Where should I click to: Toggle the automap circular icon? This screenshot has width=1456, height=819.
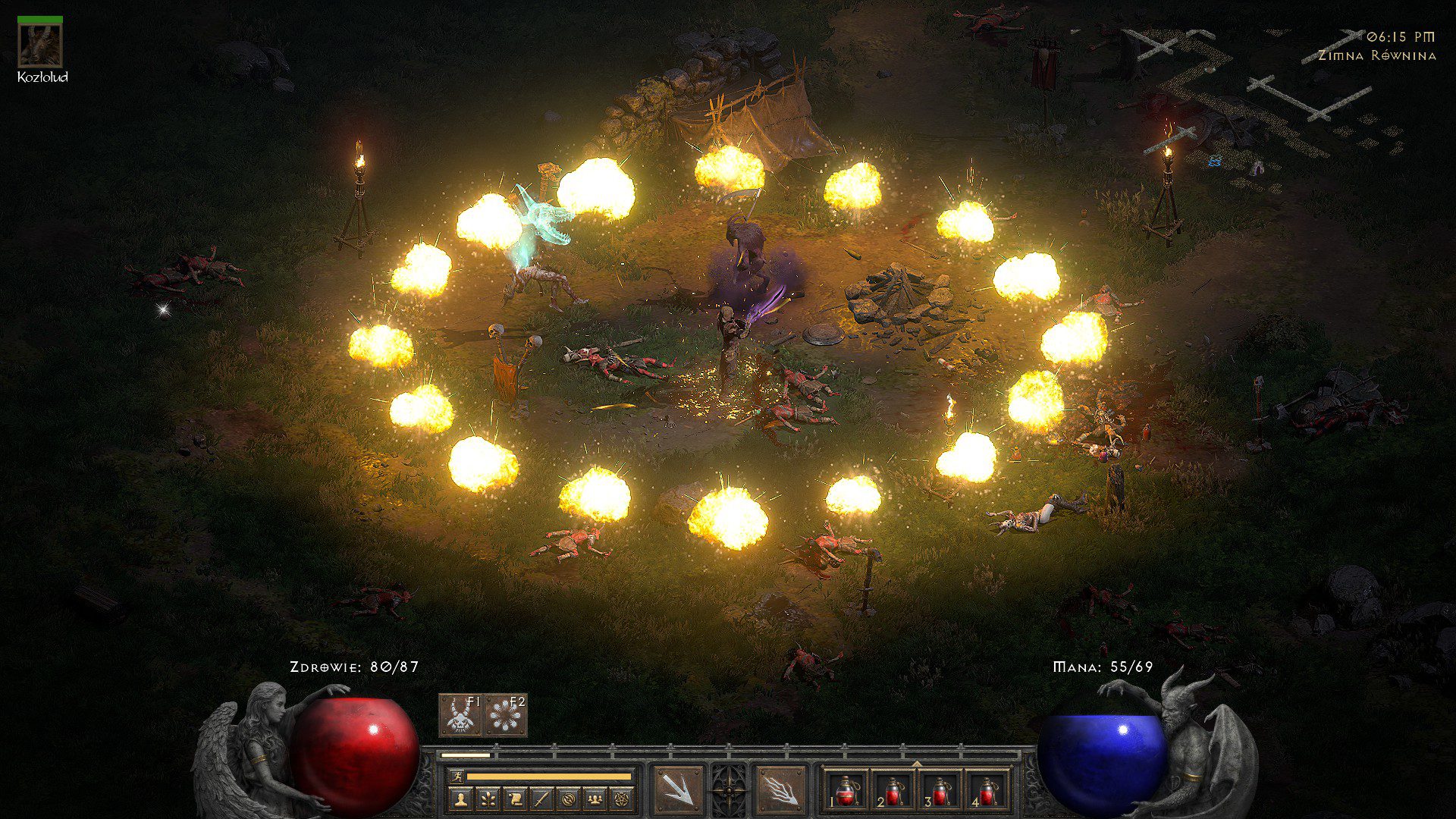pyautogui.click(x=569, y=799)
